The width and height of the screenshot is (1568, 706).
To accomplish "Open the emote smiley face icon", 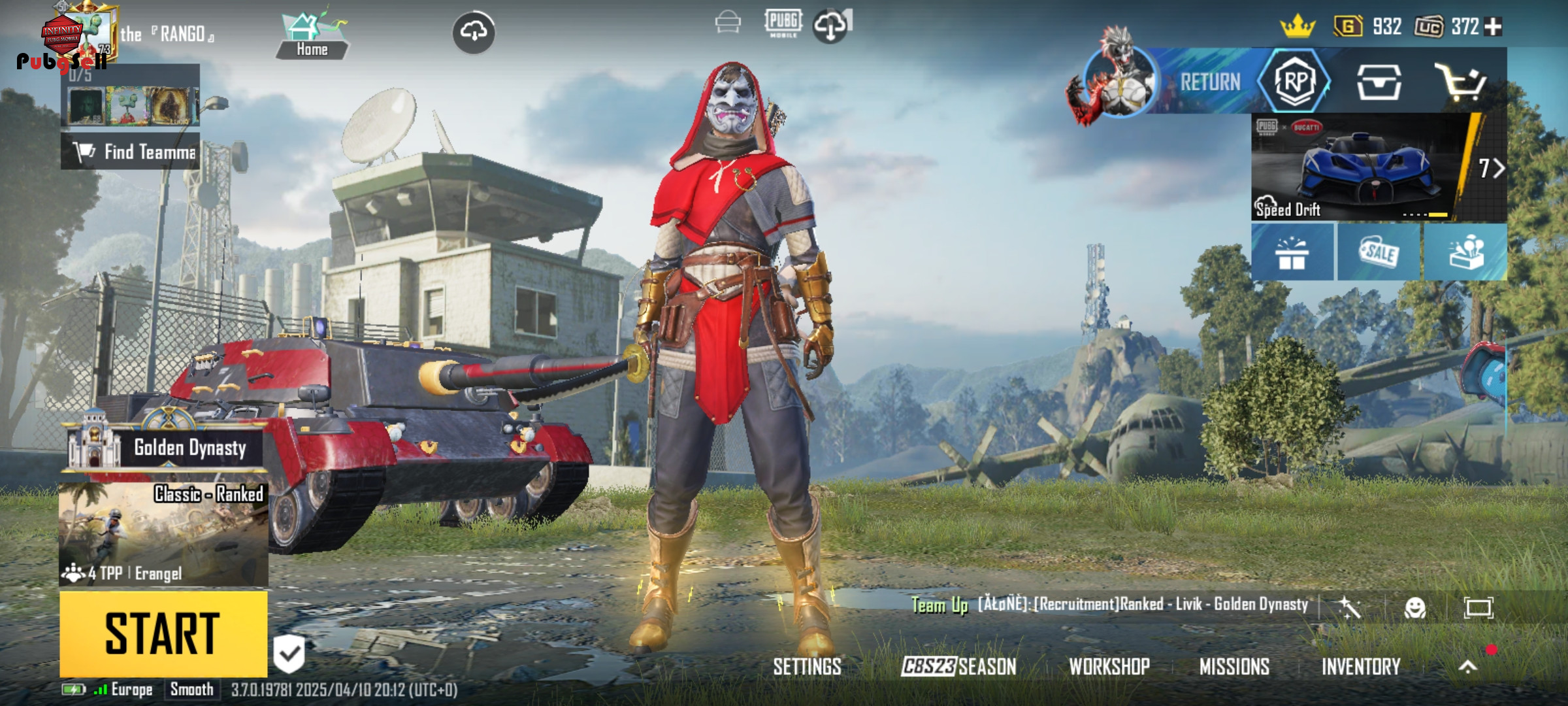I will (x=1414, y=608).
